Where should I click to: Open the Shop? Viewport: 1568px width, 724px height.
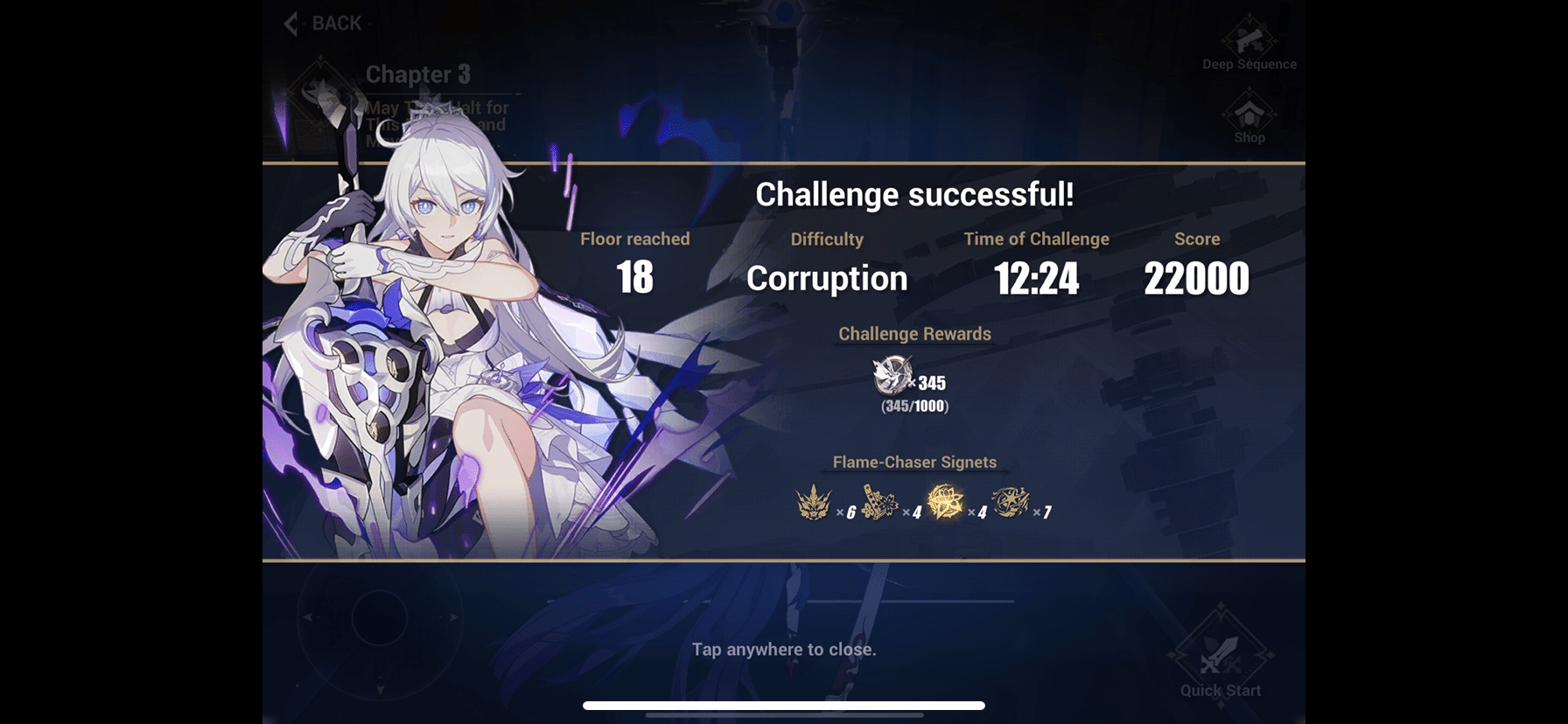(1248, 114)
